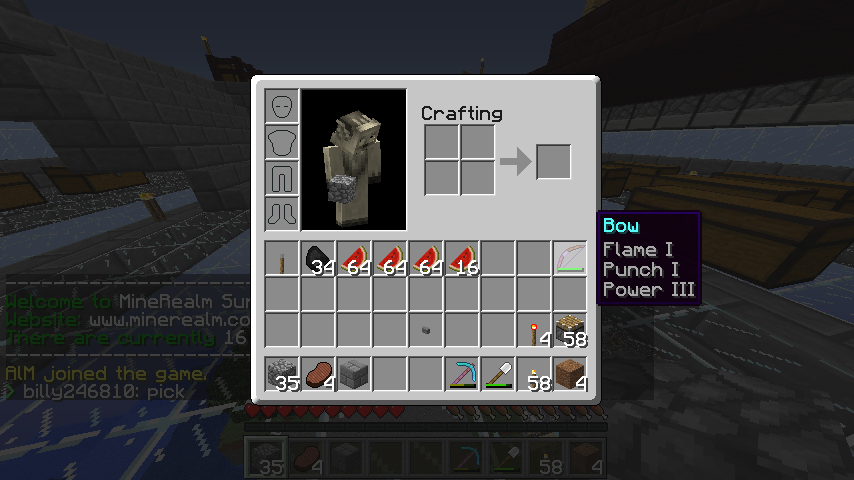Pick up the 35 cobblestone stack
The height and width of the screenshot is (480, 854).
coord(282,374)
